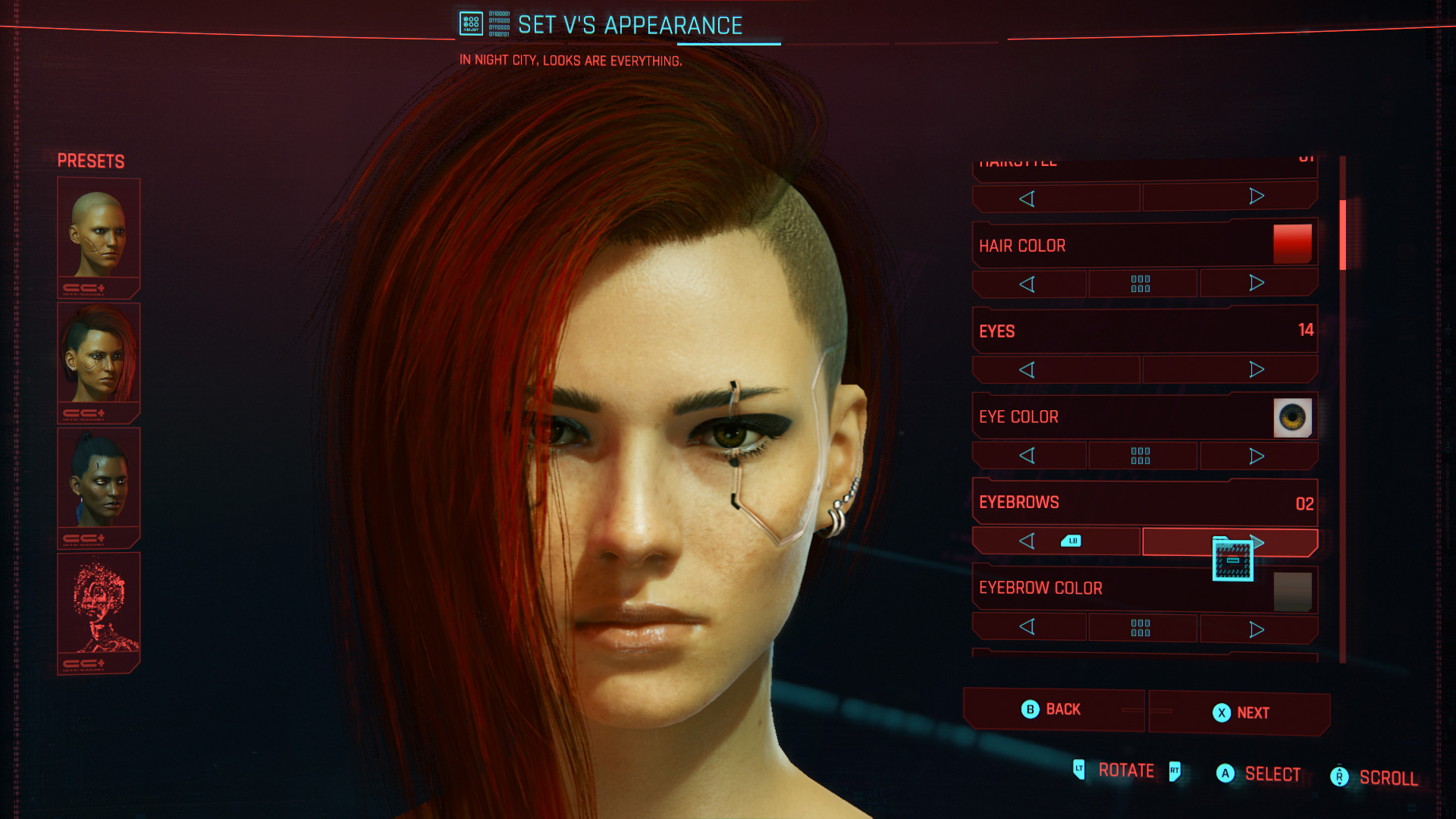Go to previous hair color
The image size is (1456, 819).
tap(1028, 284)
